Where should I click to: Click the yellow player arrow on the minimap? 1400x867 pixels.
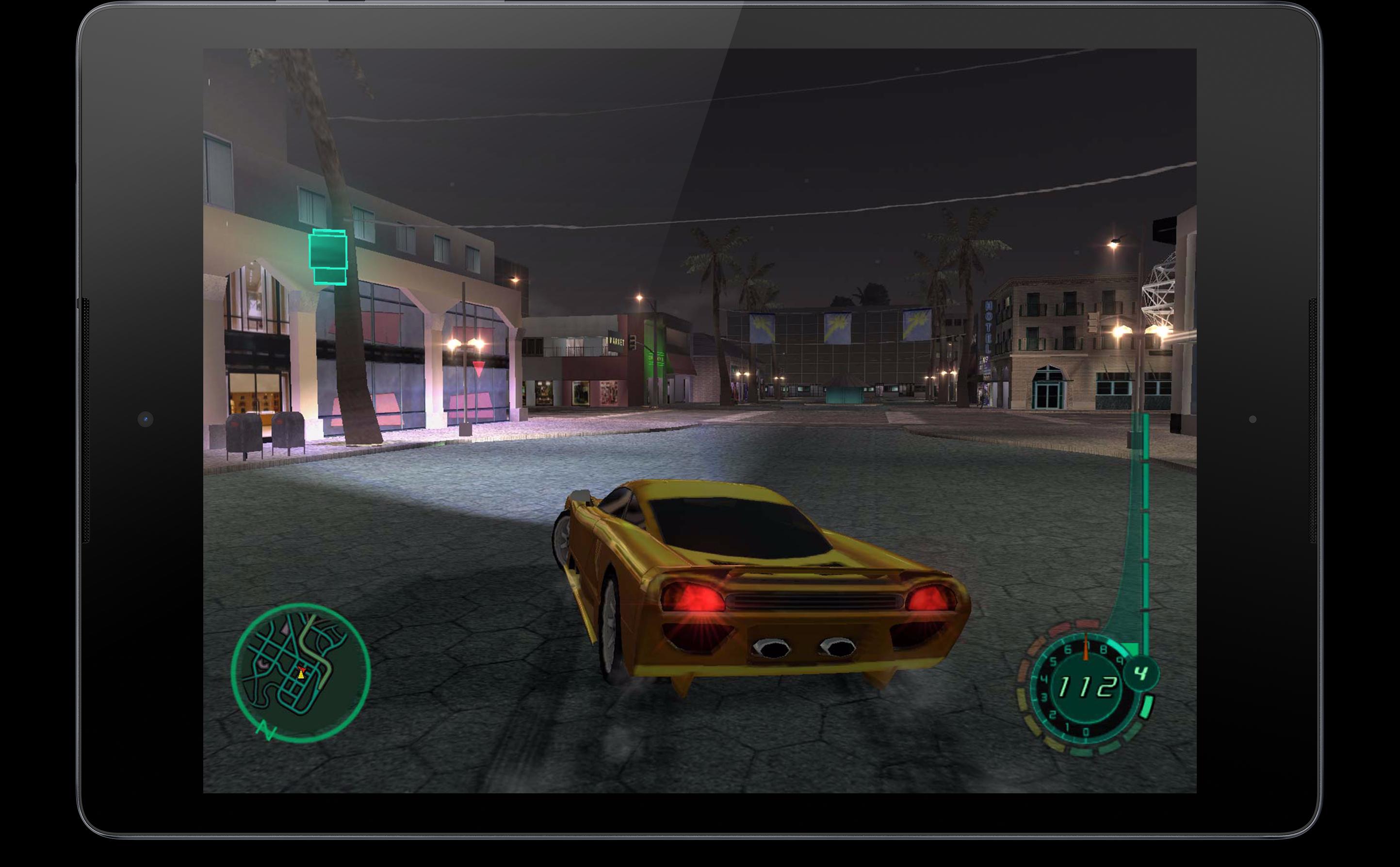[301, 675]
